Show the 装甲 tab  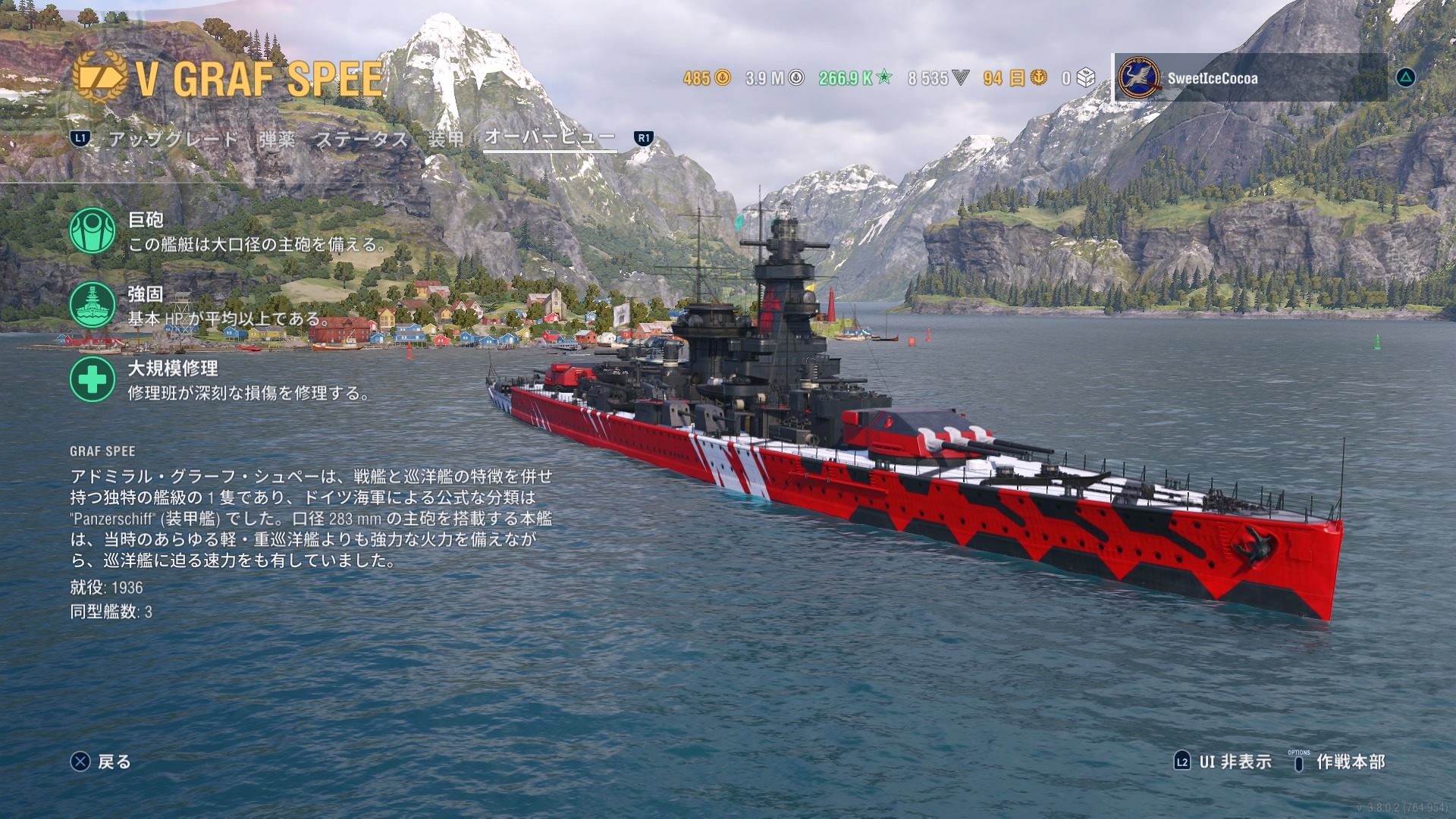[445, 139]
